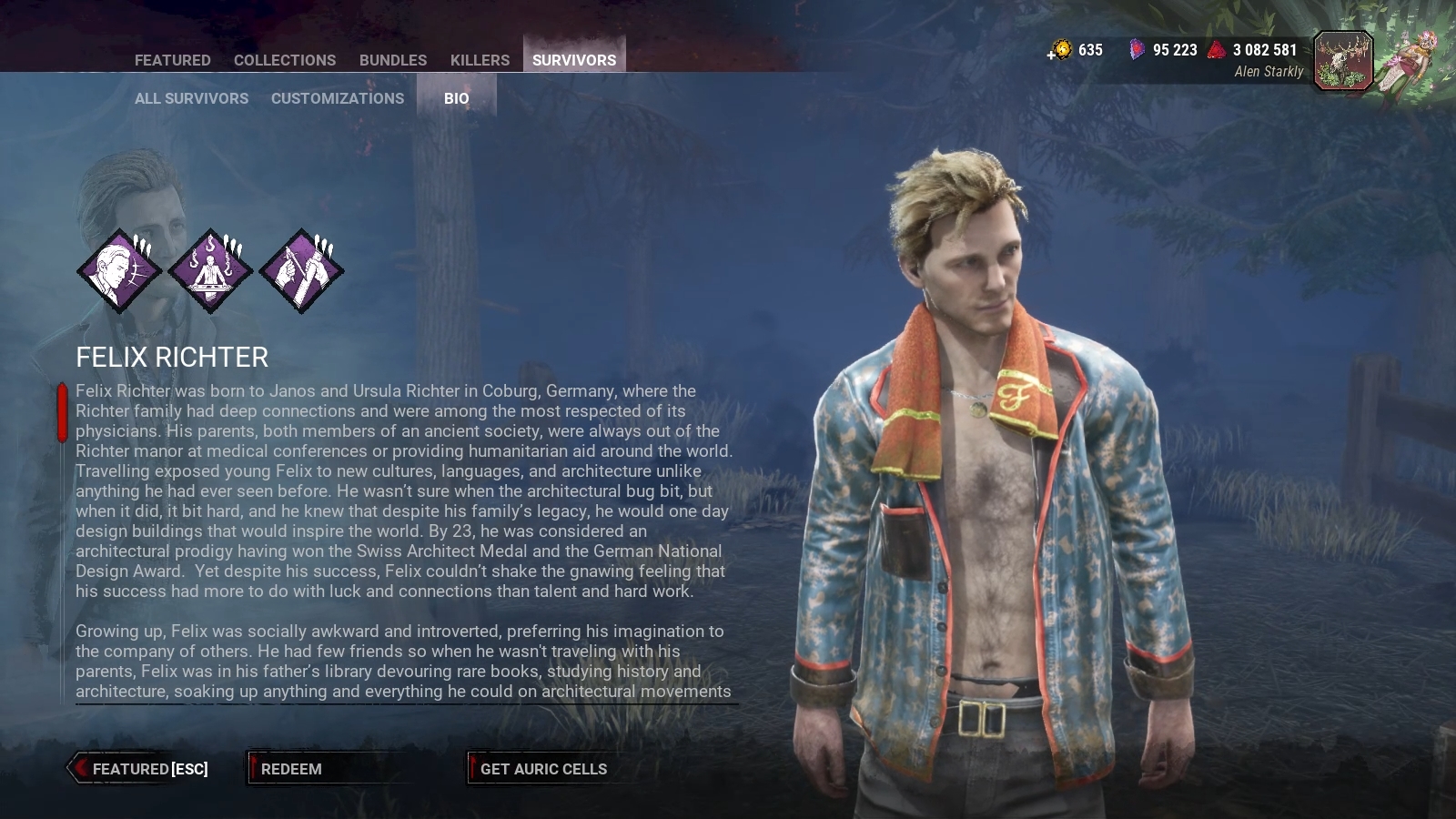Open the Featured store tab
The height and width of the screenshot is (819, 1456).
click(172, 60)
